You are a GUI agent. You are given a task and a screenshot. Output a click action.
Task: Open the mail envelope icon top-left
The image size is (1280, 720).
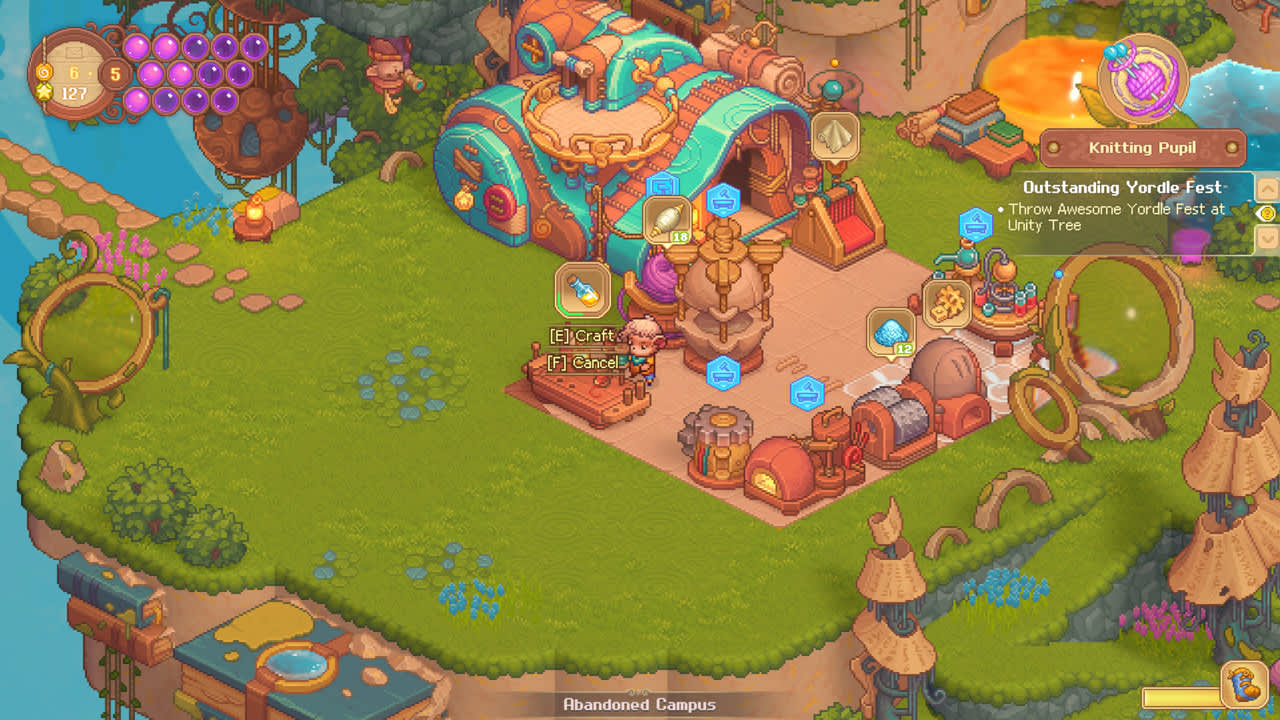coord(75,50)
